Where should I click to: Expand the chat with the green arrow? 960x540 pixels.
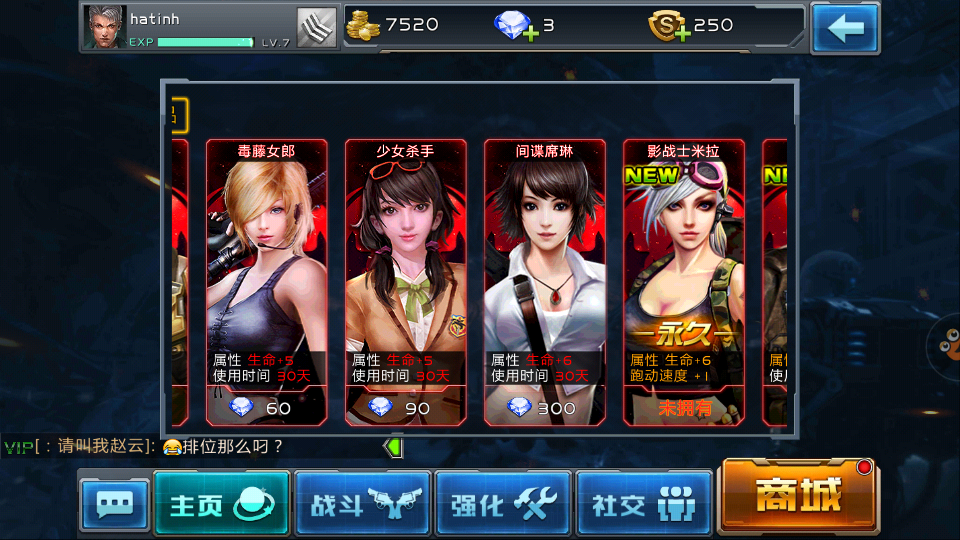395,447
